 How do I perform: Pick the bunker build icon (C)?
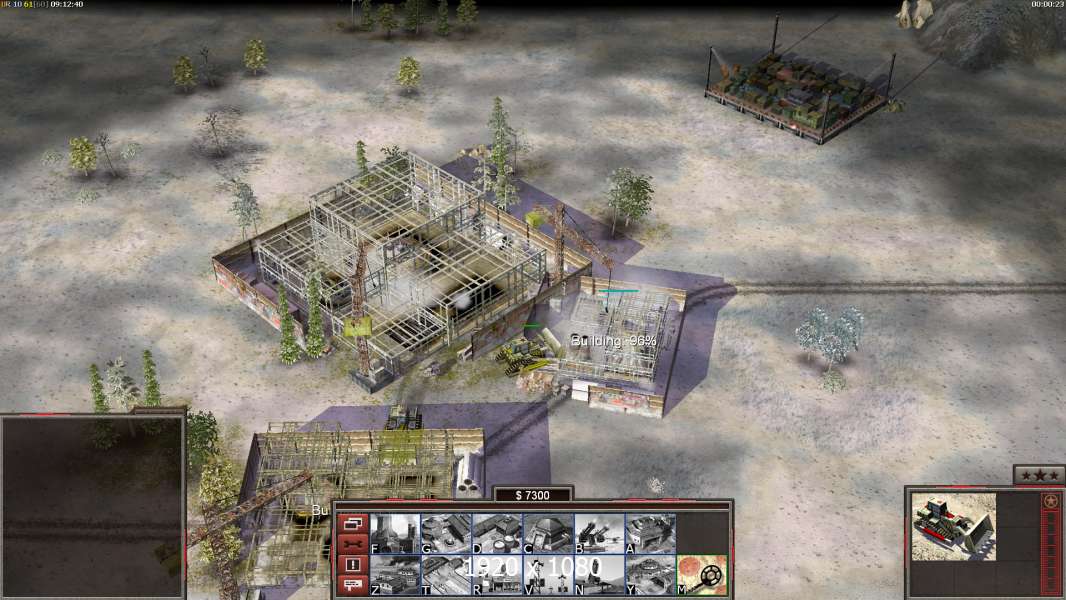tap(548, 534)
